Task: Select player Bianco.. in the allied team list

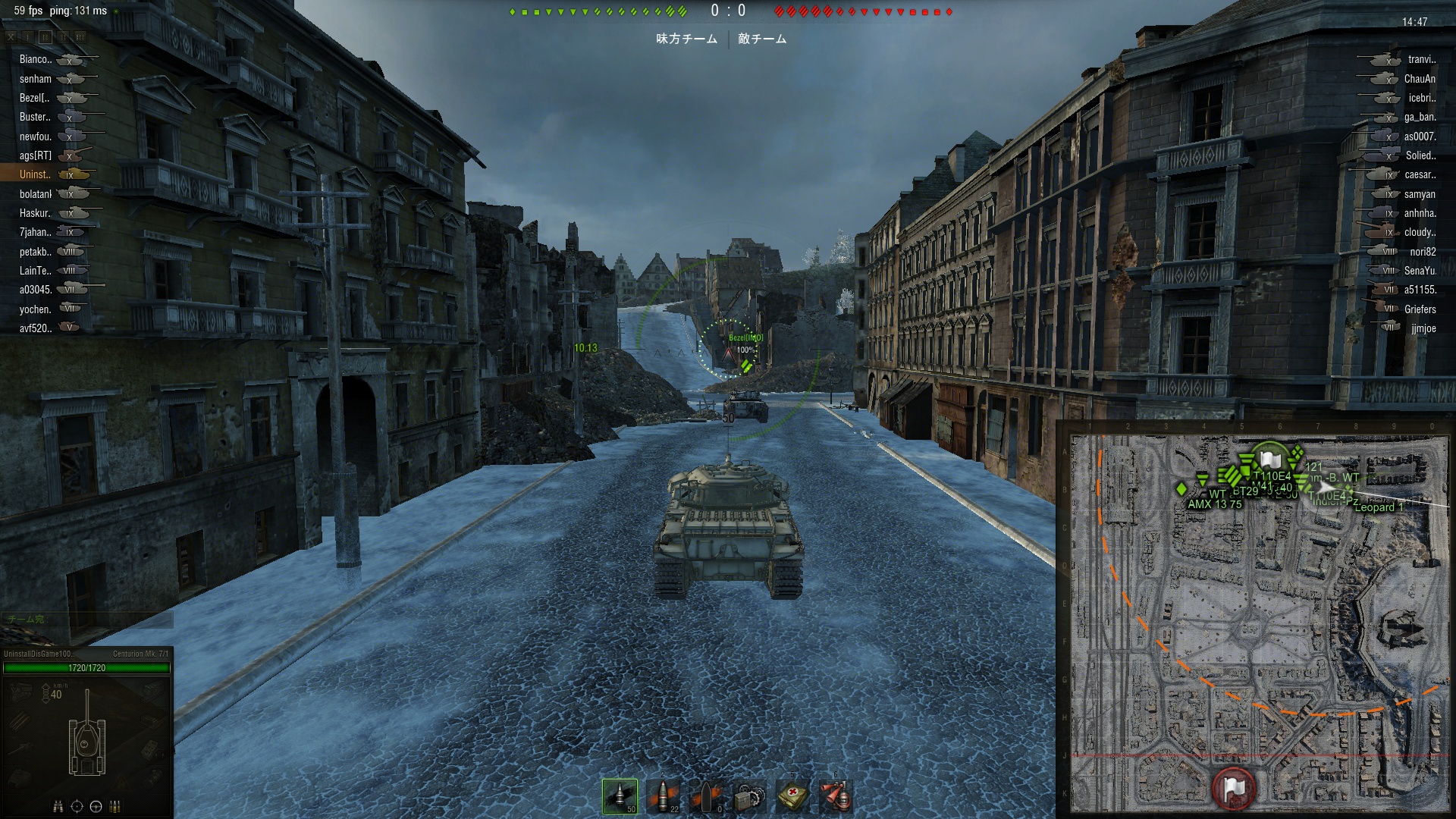Action: pos(36,59)
